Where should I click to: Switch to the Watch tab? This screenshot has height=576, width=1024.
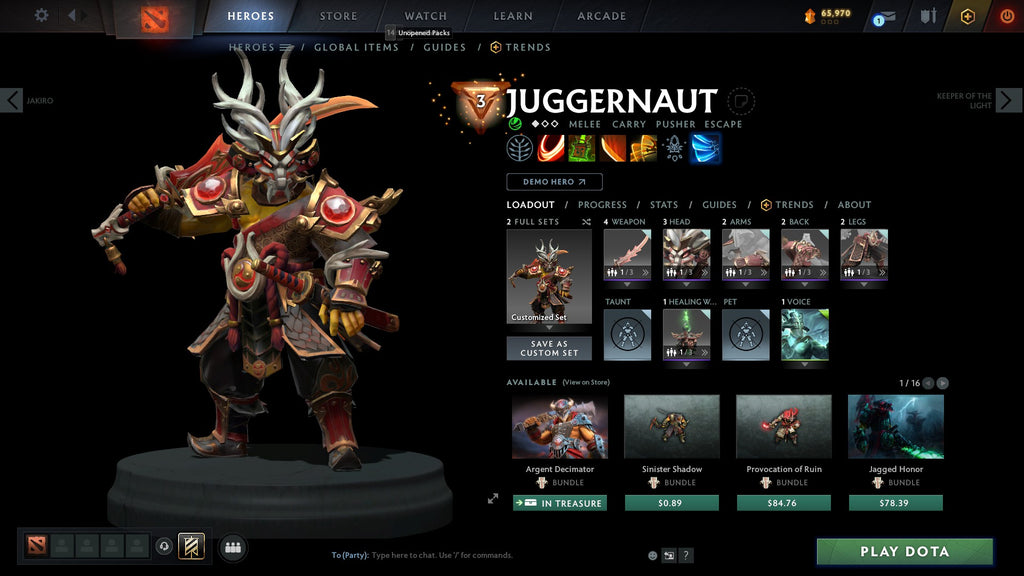(x=425, y=16)
